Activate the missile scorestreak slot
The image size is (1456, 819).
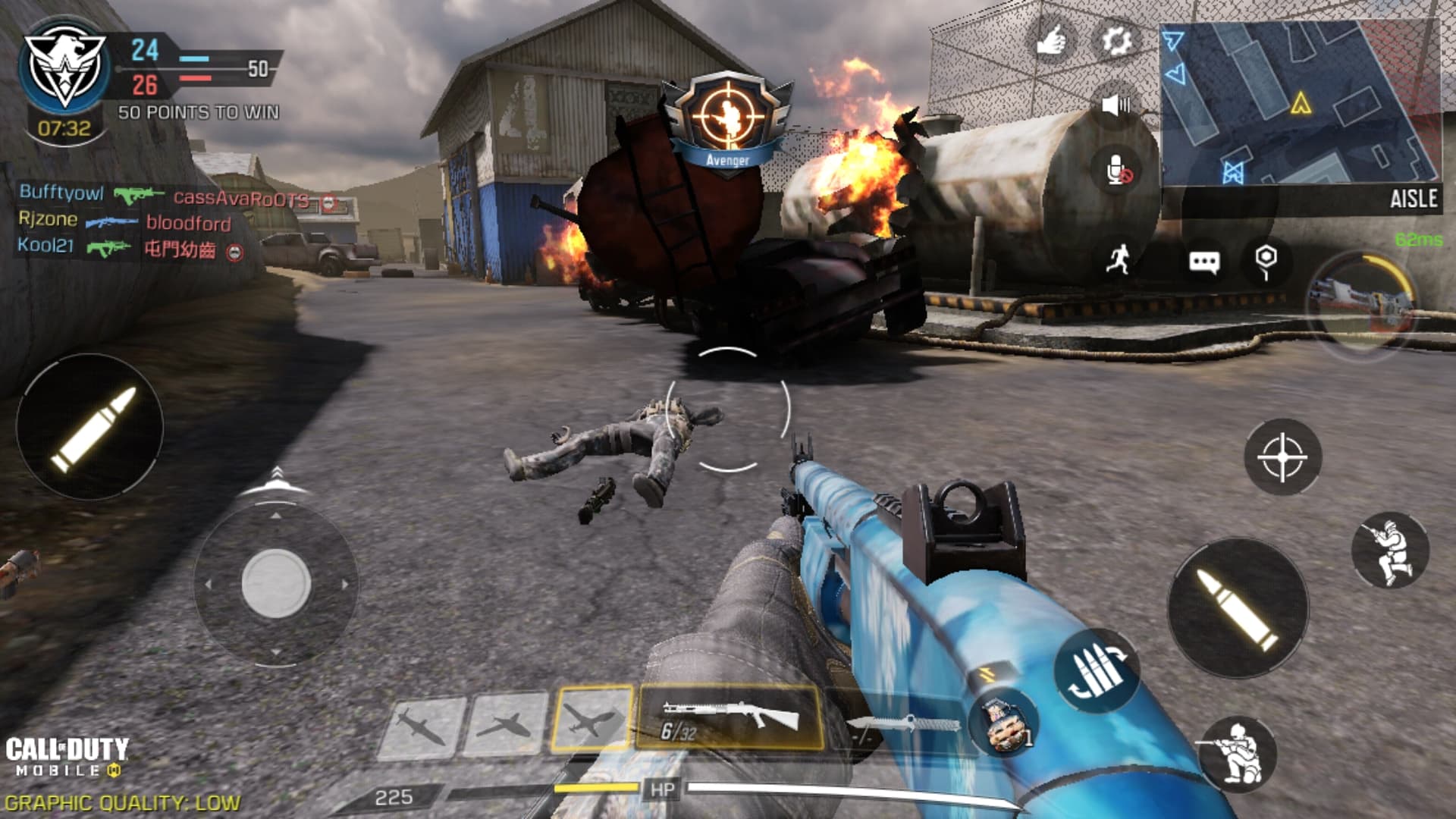tap(421, 726)
